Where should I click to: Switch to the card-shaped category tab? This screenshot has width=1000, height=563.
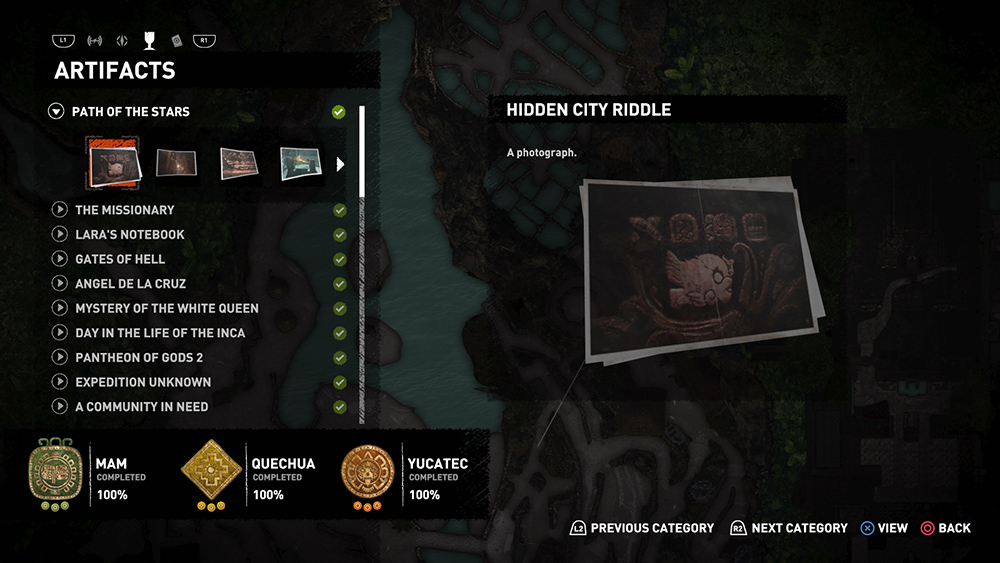176,41
